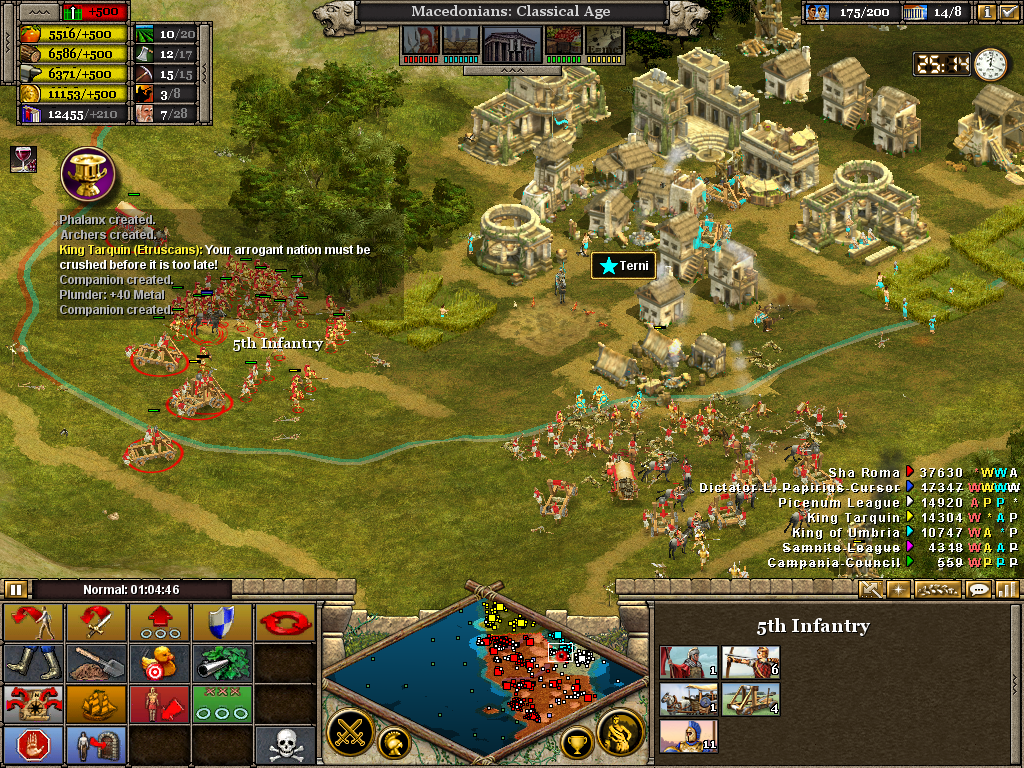Activate the red circular arrows patrol command
This screenshot has height=768, width=1024.
[284, 623]
